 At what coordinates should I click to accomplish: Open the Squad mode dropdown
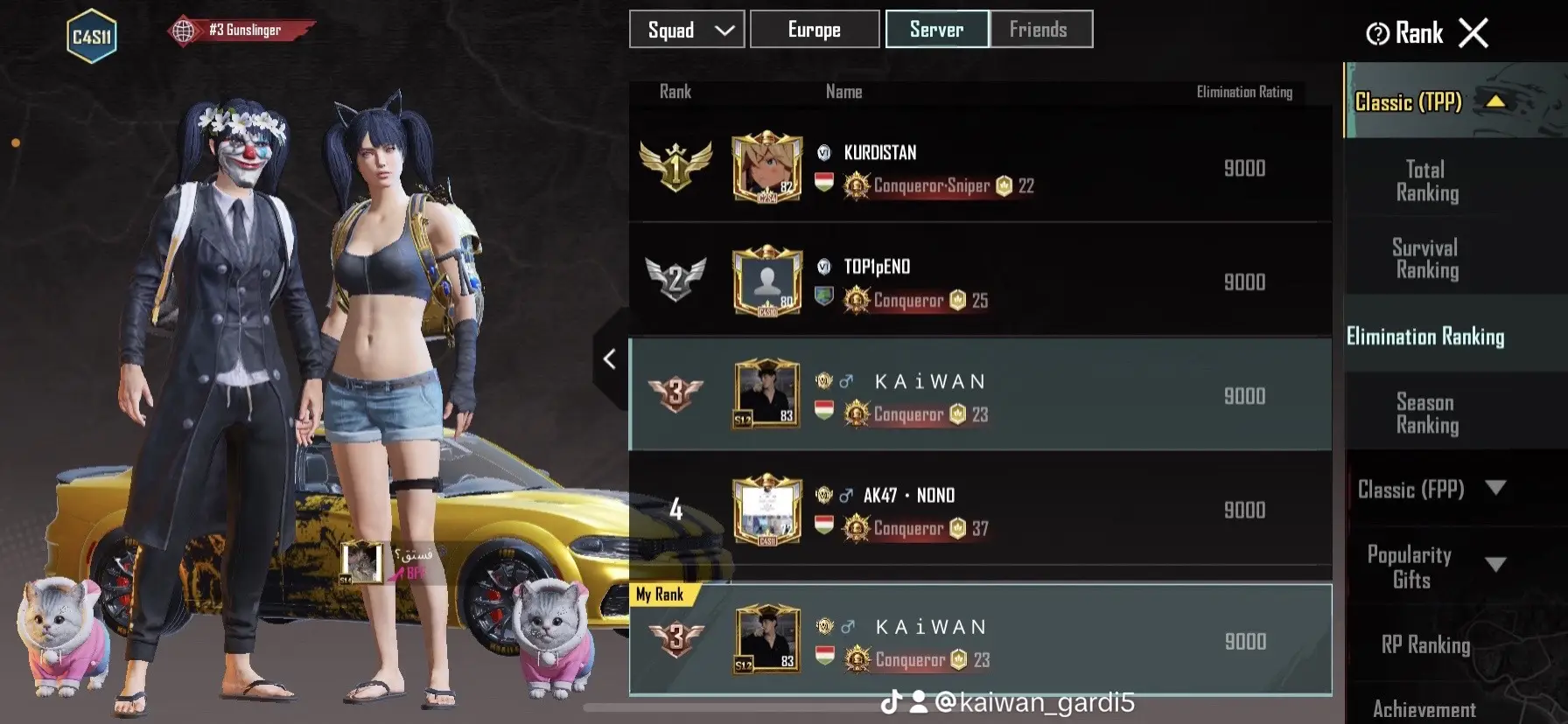687,29
